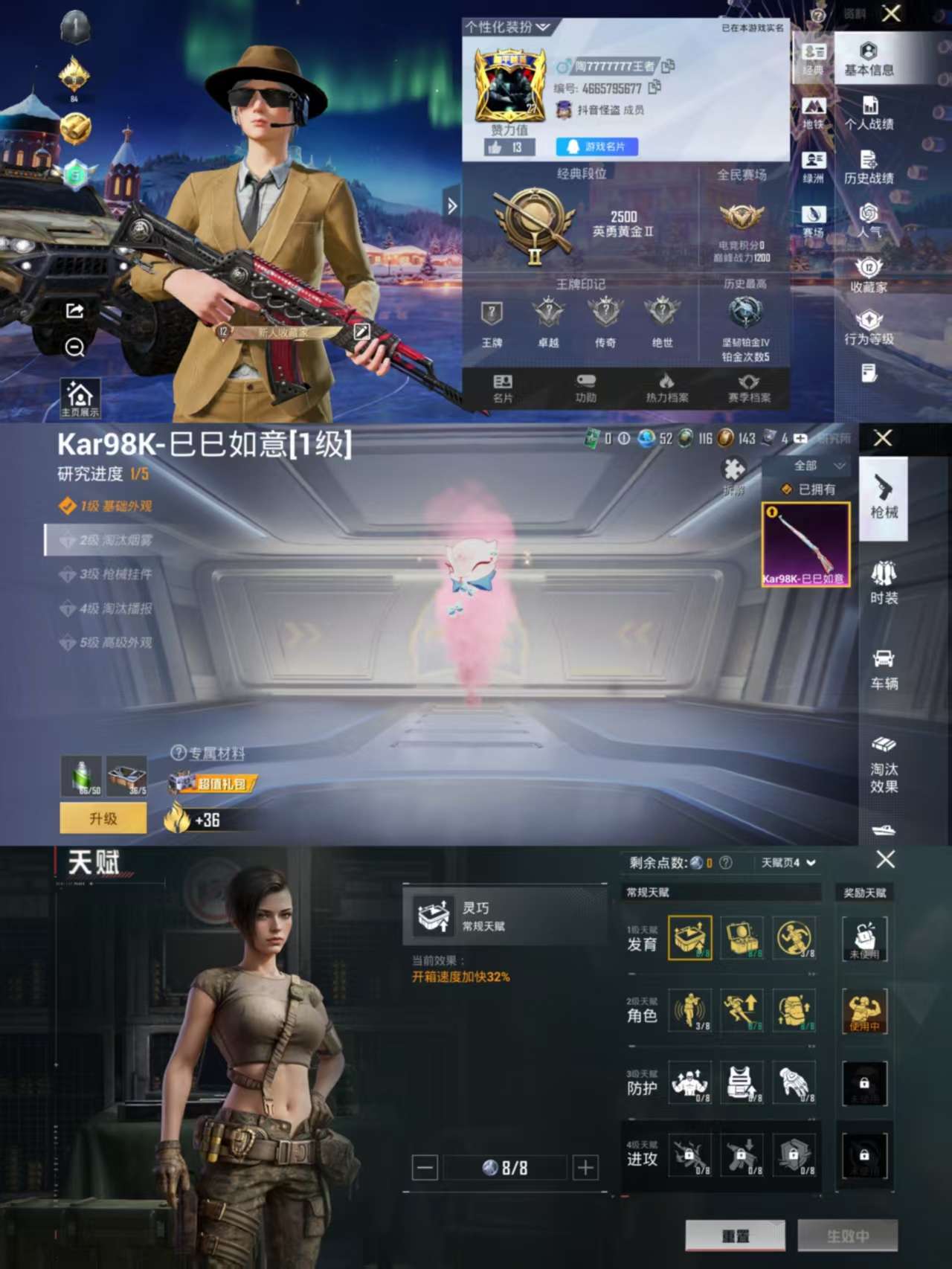
Task: Click the plus stepper beside the 8/8 points bar
Action: (x=585, y=1166)
